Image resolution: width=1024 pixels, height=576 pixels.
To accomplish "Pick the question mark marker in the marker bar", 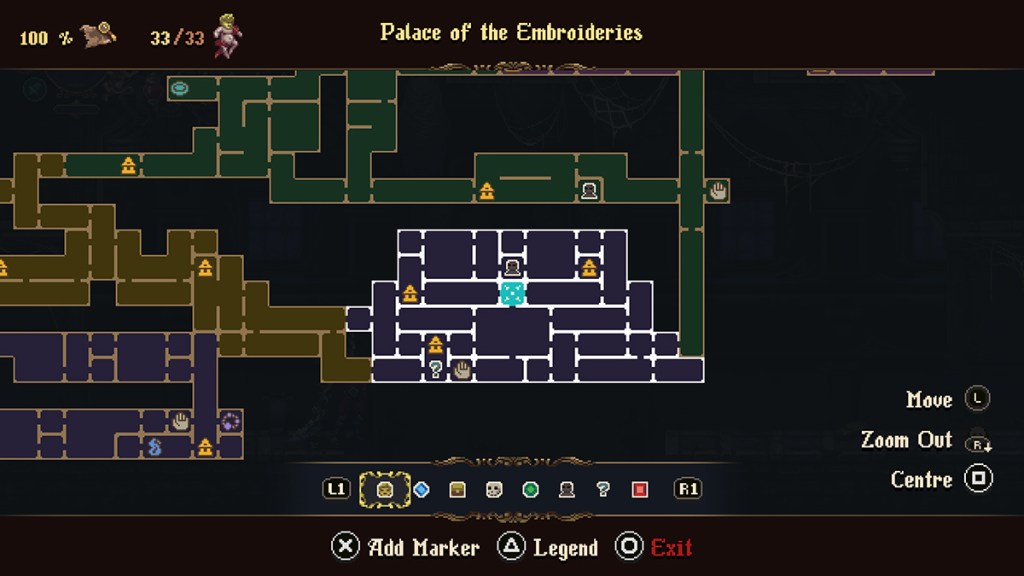I will 603,489.
